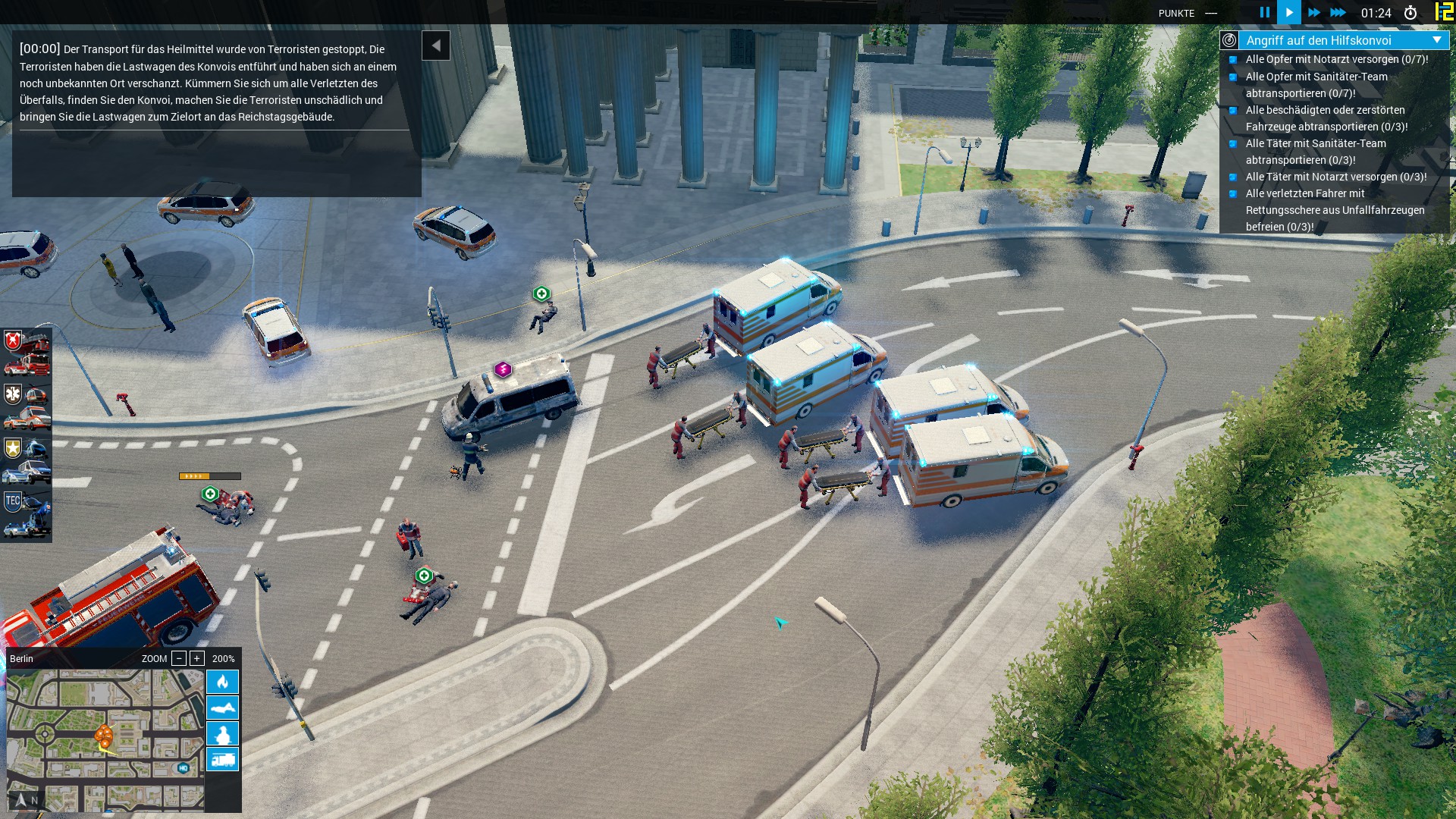Check the objective 'Alle Opfer mit Notarzt versorgen'
Image resolution: width=1456 pixels, height=819 pixels.
point(1234,59)
